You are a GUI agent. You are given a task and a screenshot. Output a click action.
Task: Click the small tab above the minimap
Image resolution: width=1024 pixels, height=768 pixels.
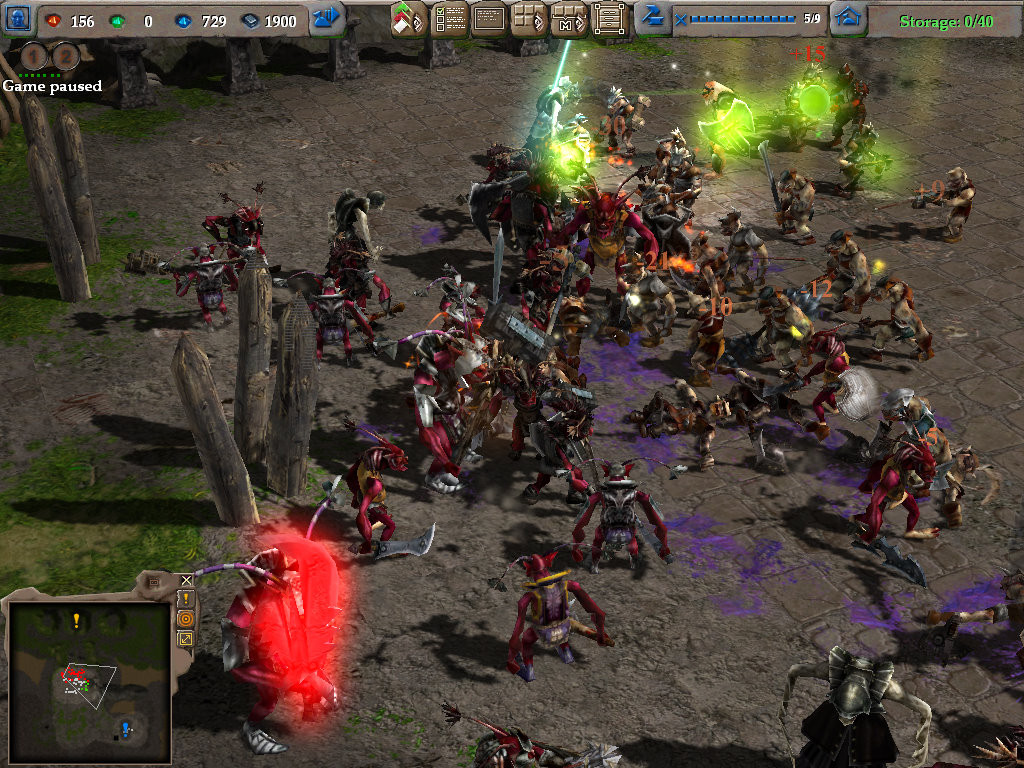click(x=154, y=581)
